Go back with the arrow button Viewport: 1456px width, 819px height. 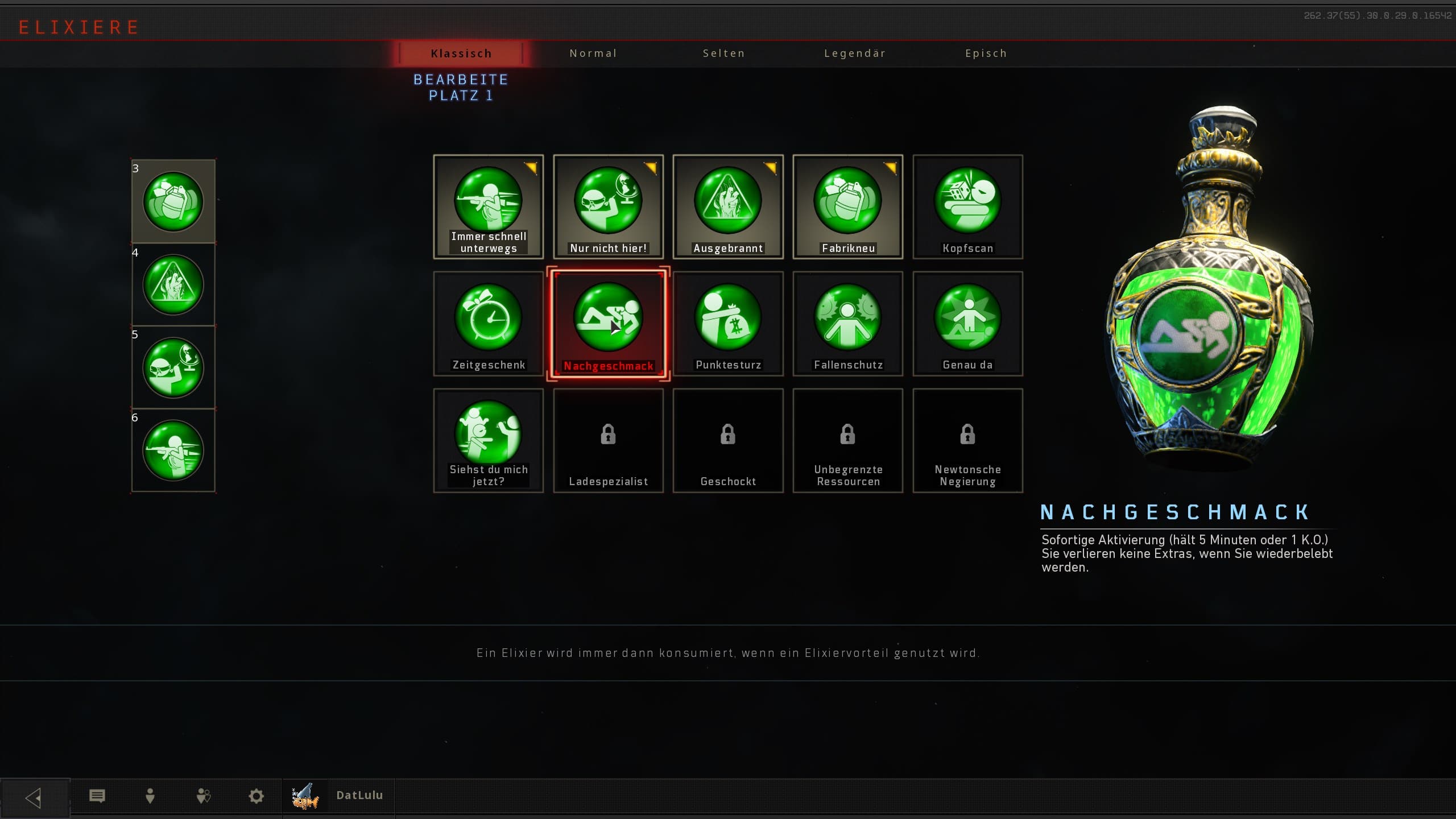(x=34, y=797)
